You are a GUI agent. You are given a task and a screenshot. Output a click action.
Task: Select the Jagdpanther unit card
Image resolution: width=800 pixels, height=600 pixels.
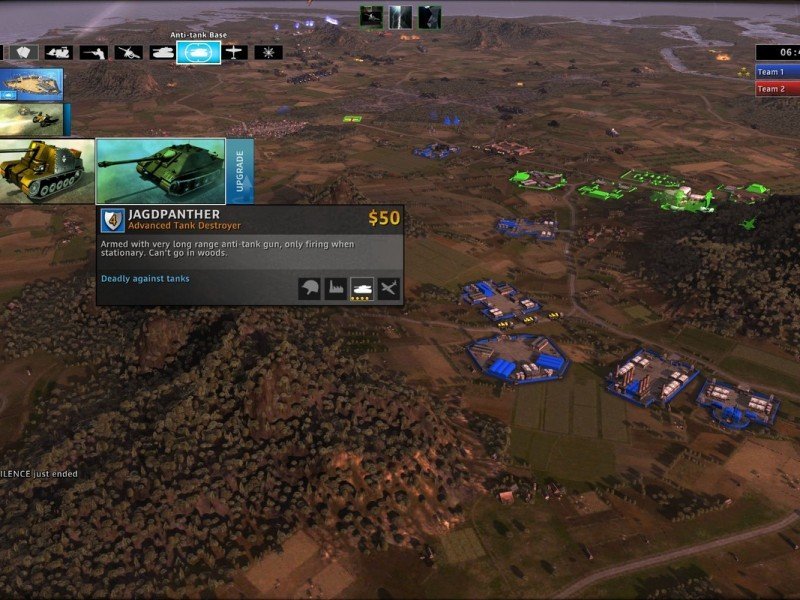(x=160, y=171)
